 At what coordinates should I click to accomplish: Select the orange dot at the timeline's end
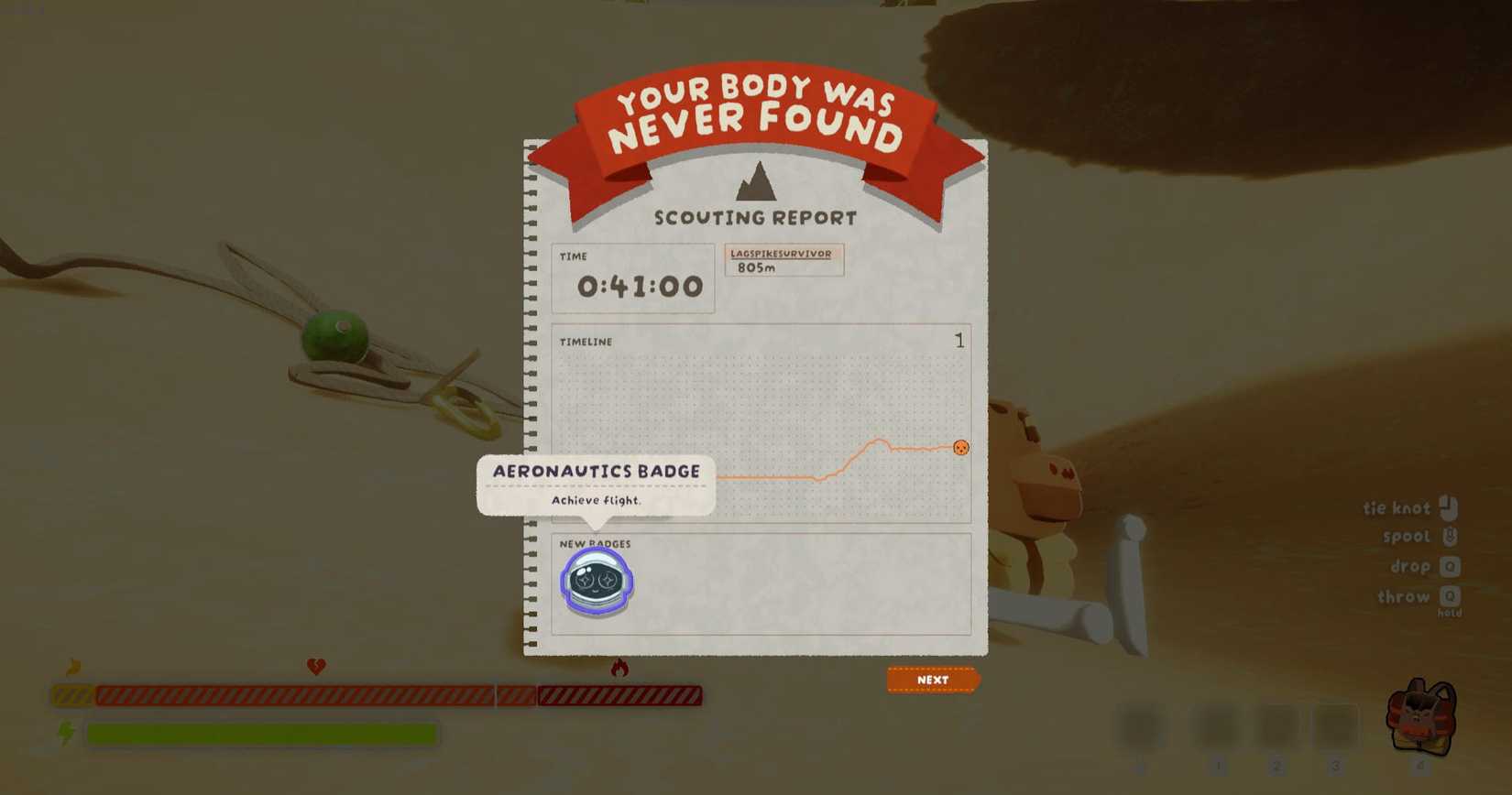coord(960,448)
